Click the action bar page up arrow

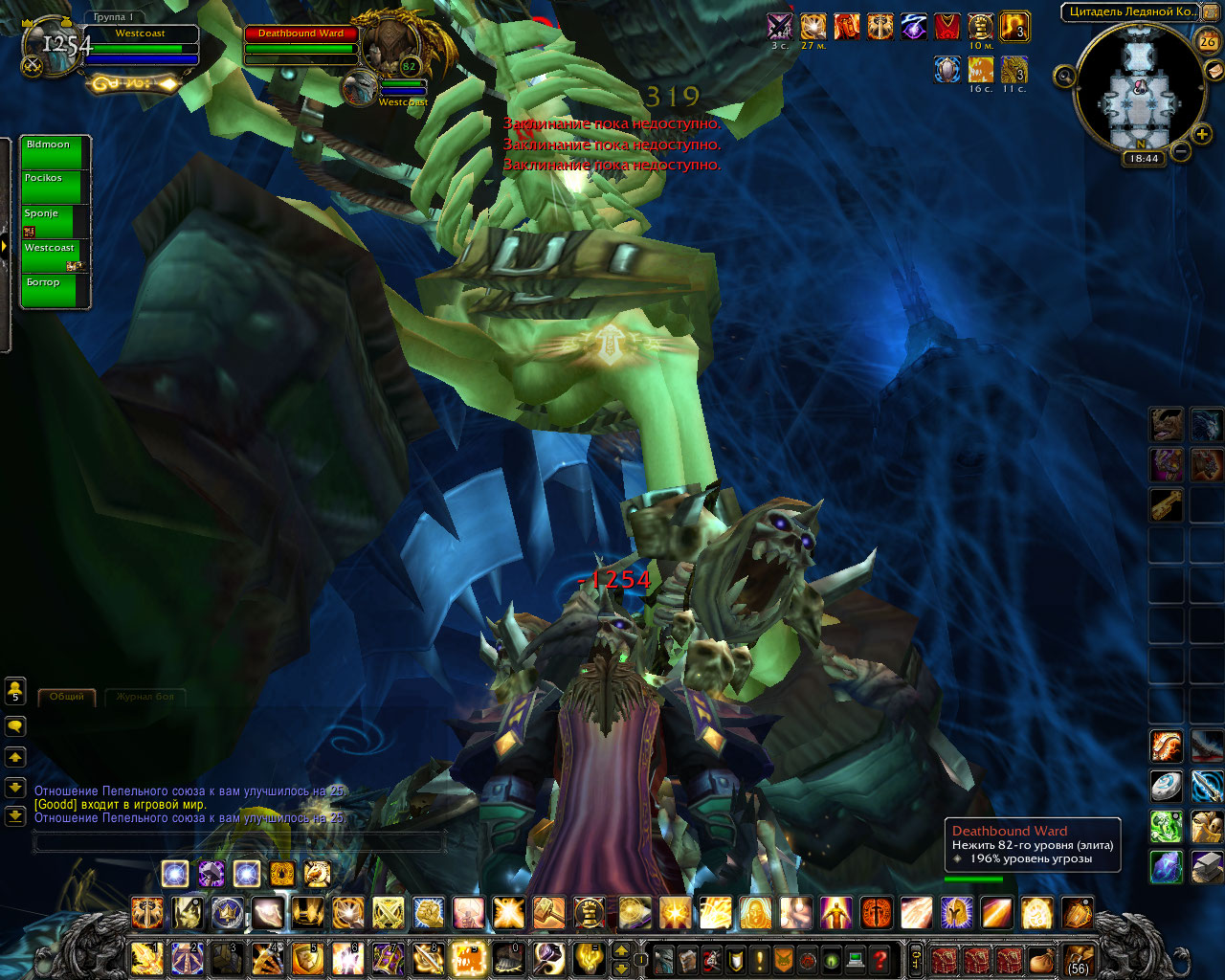(x=621, y=950)
